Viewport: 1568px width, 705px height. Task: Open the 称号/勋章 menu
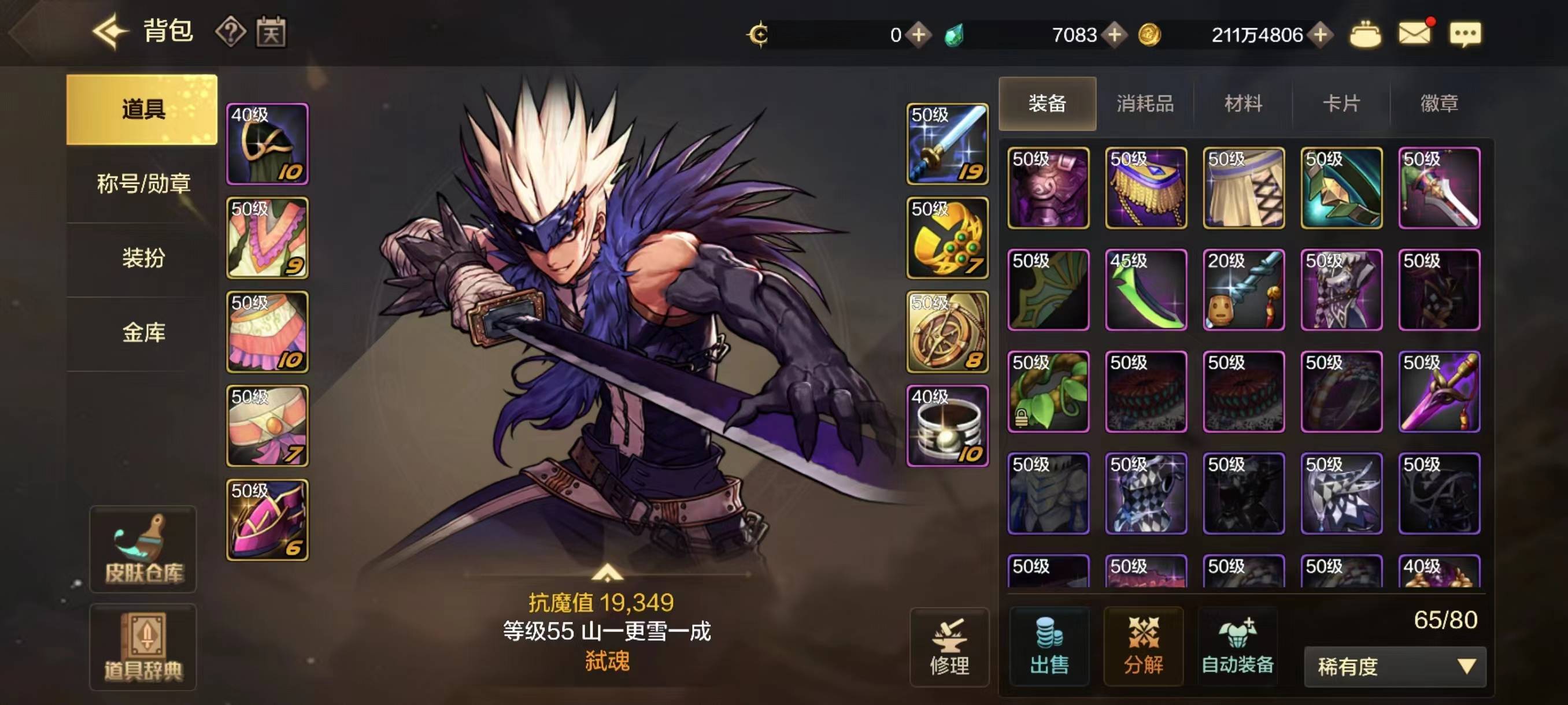click(x=143, y=183)
